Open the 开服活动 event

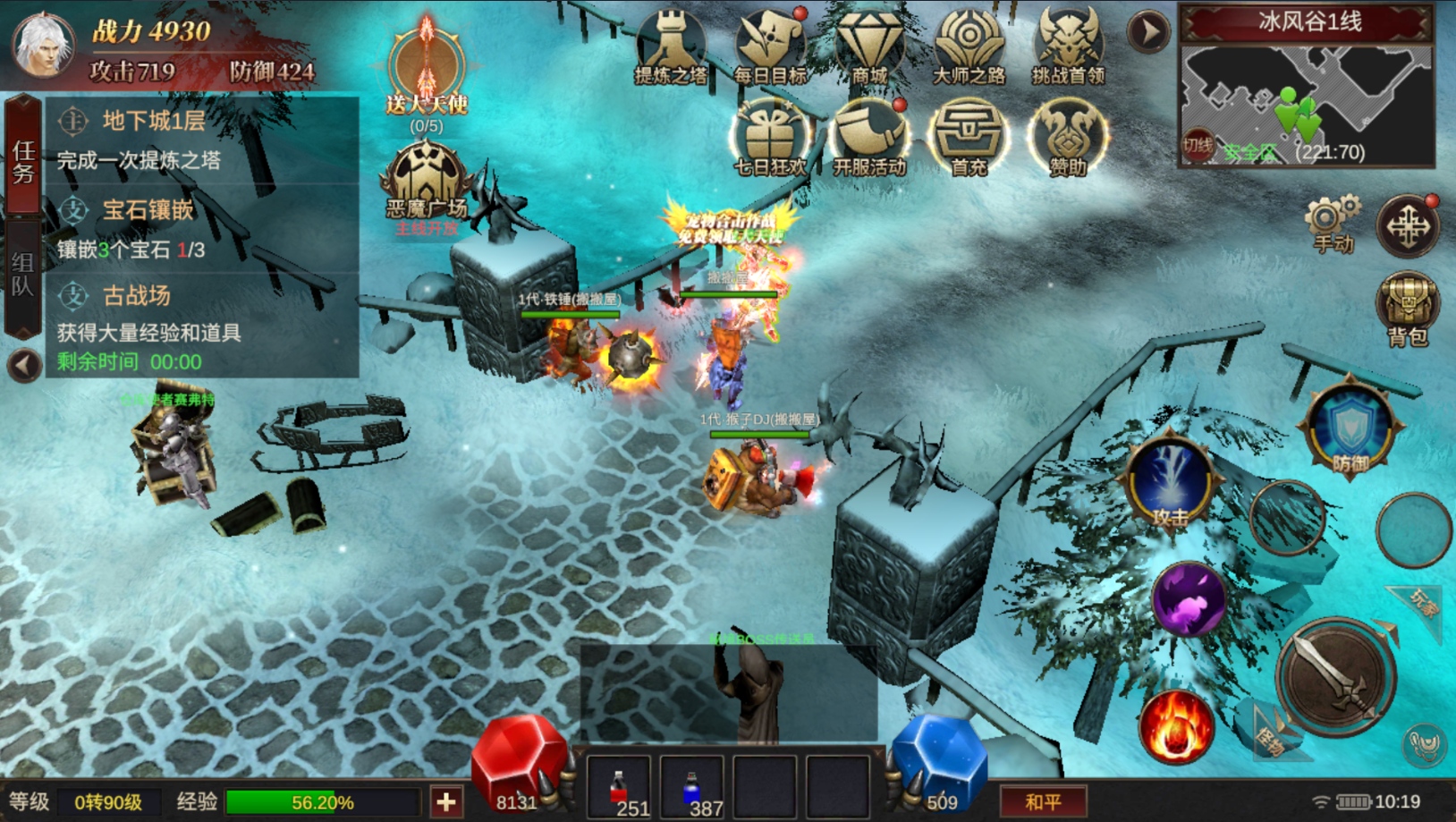click(869, 136)
